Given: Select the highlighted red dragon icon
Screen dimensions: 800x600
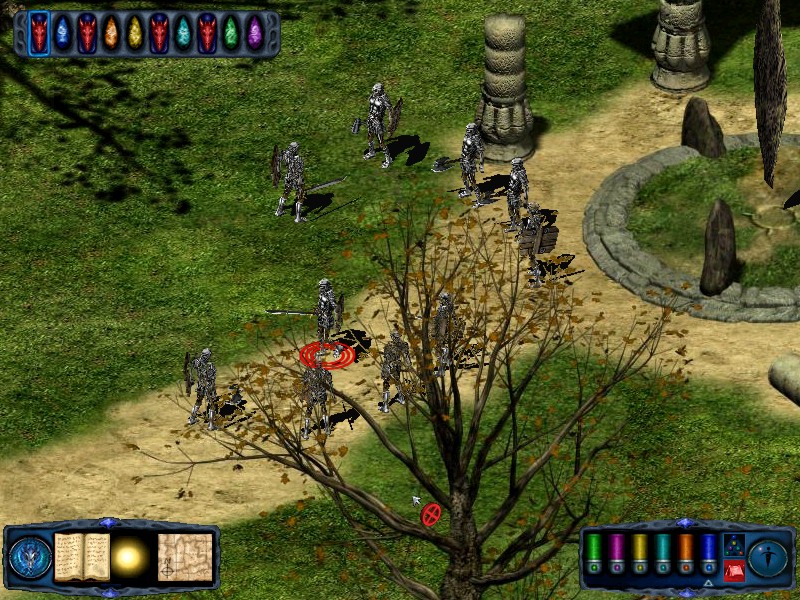Looking at the screenshot, I should pyautogui.click(x=39, y=34).
